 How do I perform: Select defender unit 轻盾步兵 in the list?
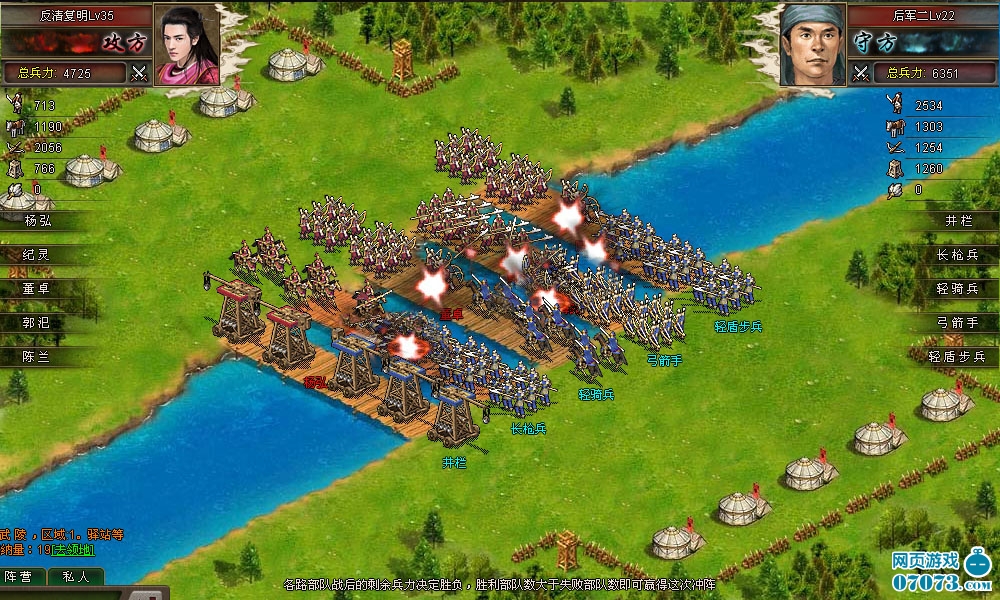click(957, 357)
